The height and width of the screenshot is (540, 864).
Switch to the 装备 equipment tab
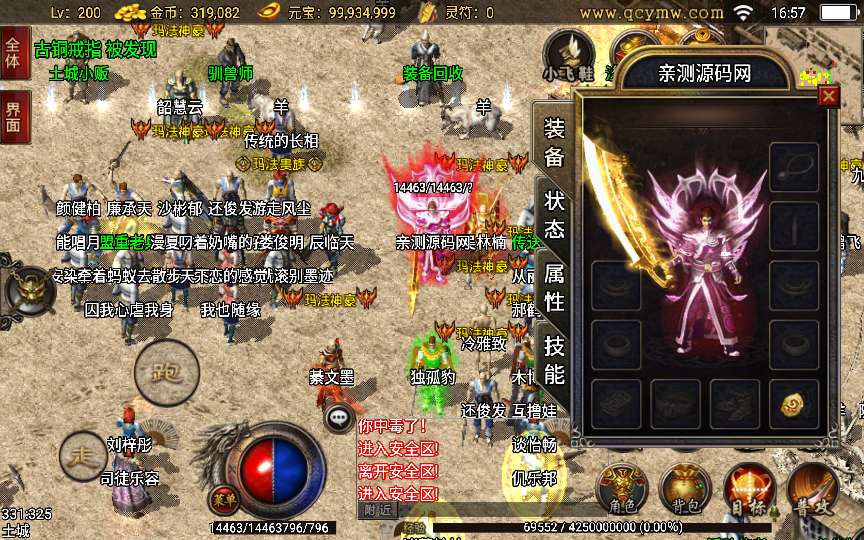(x=554, y=142)
